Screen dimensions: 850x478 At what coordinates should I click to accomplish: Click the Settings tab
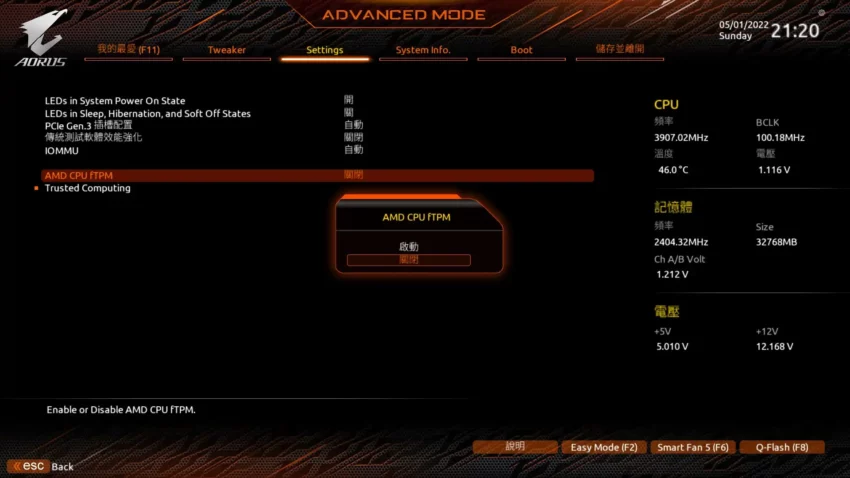(324, 50)
